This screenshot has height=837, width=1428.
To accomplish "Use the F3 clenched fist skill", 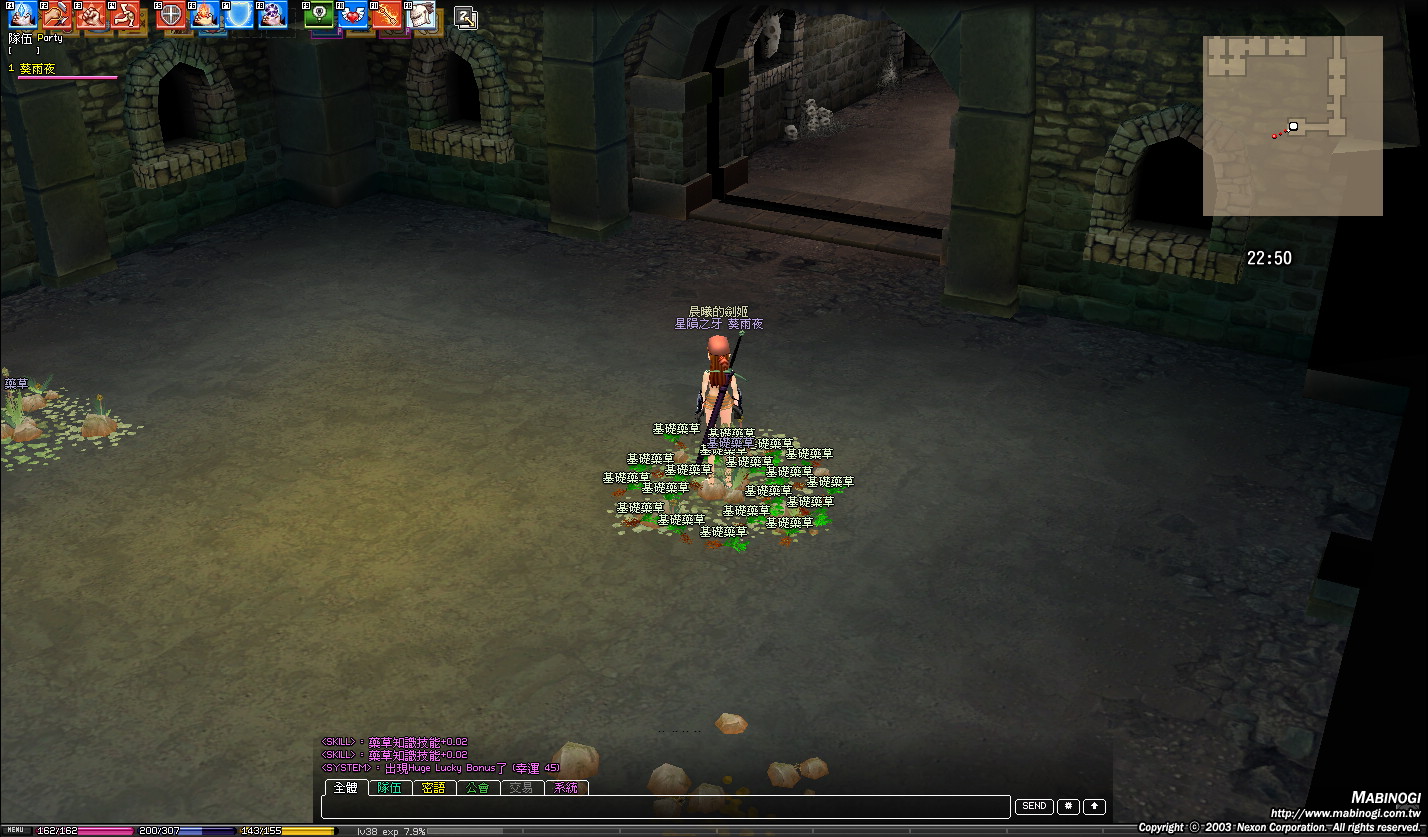I will pyautogui.click(x=92, y=14).
